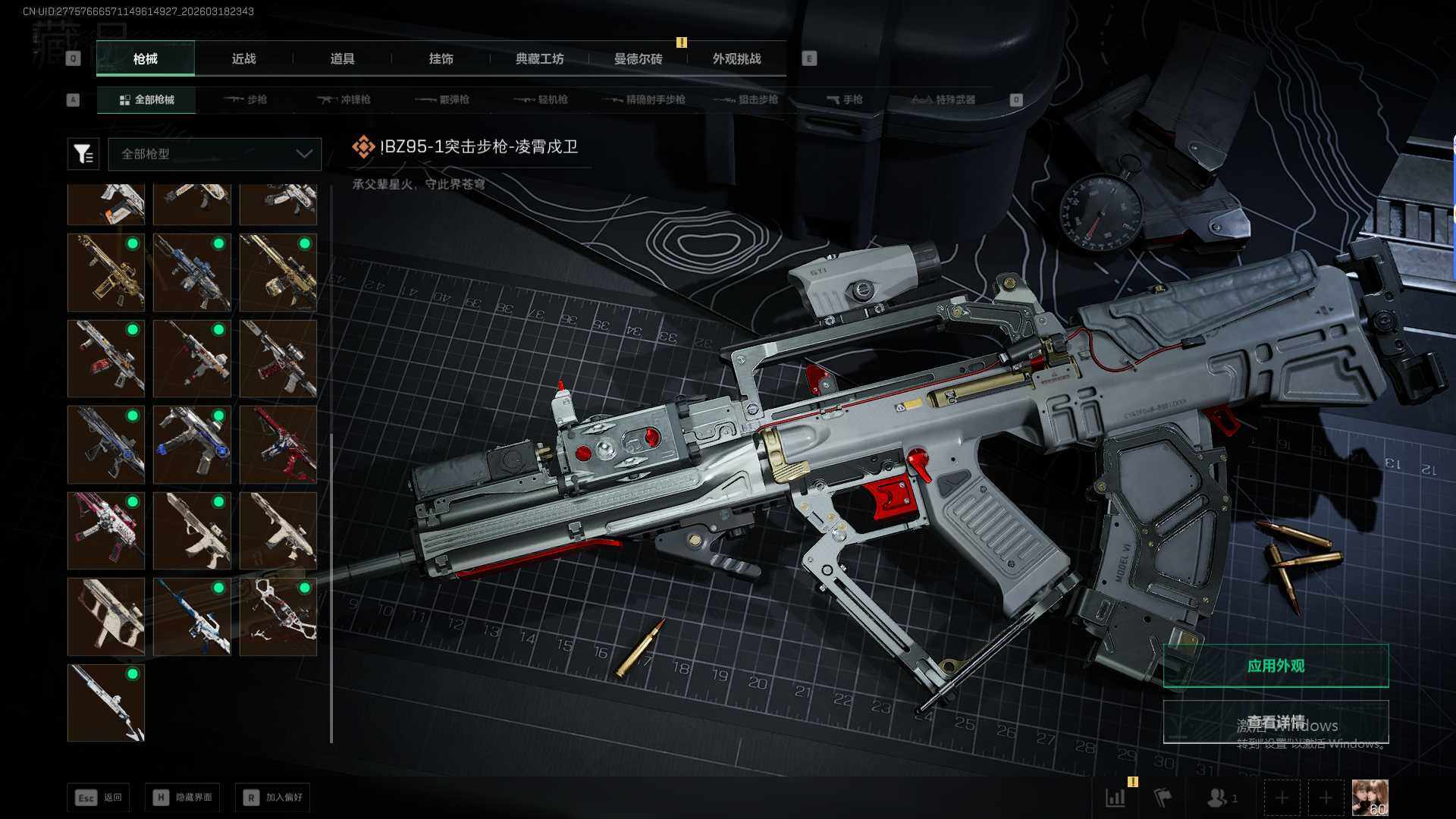Select the white skeletal-frame weapon skin thumbnail

coord(278,617)
